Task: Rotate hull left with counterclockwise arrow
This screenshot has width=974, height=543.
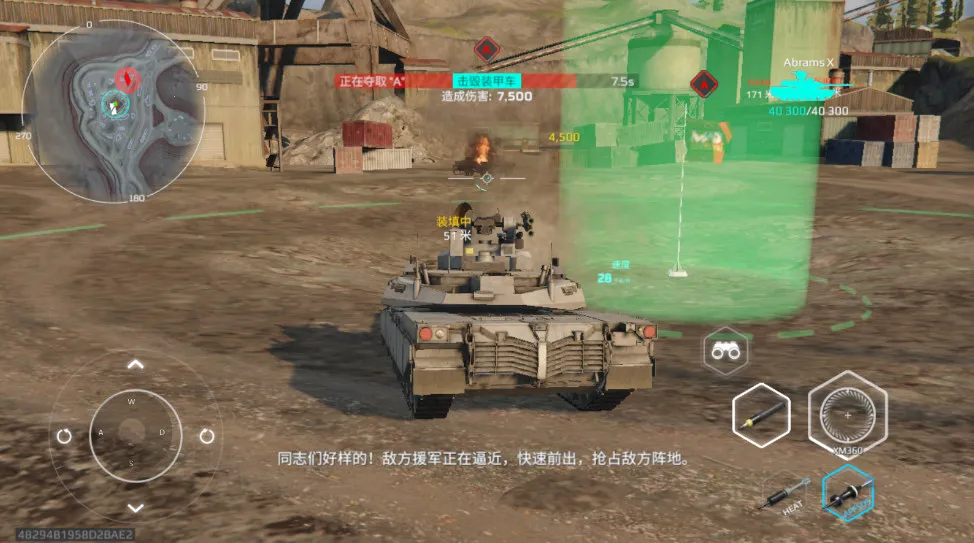Action: pyautogui.click(x=65, y=436)
